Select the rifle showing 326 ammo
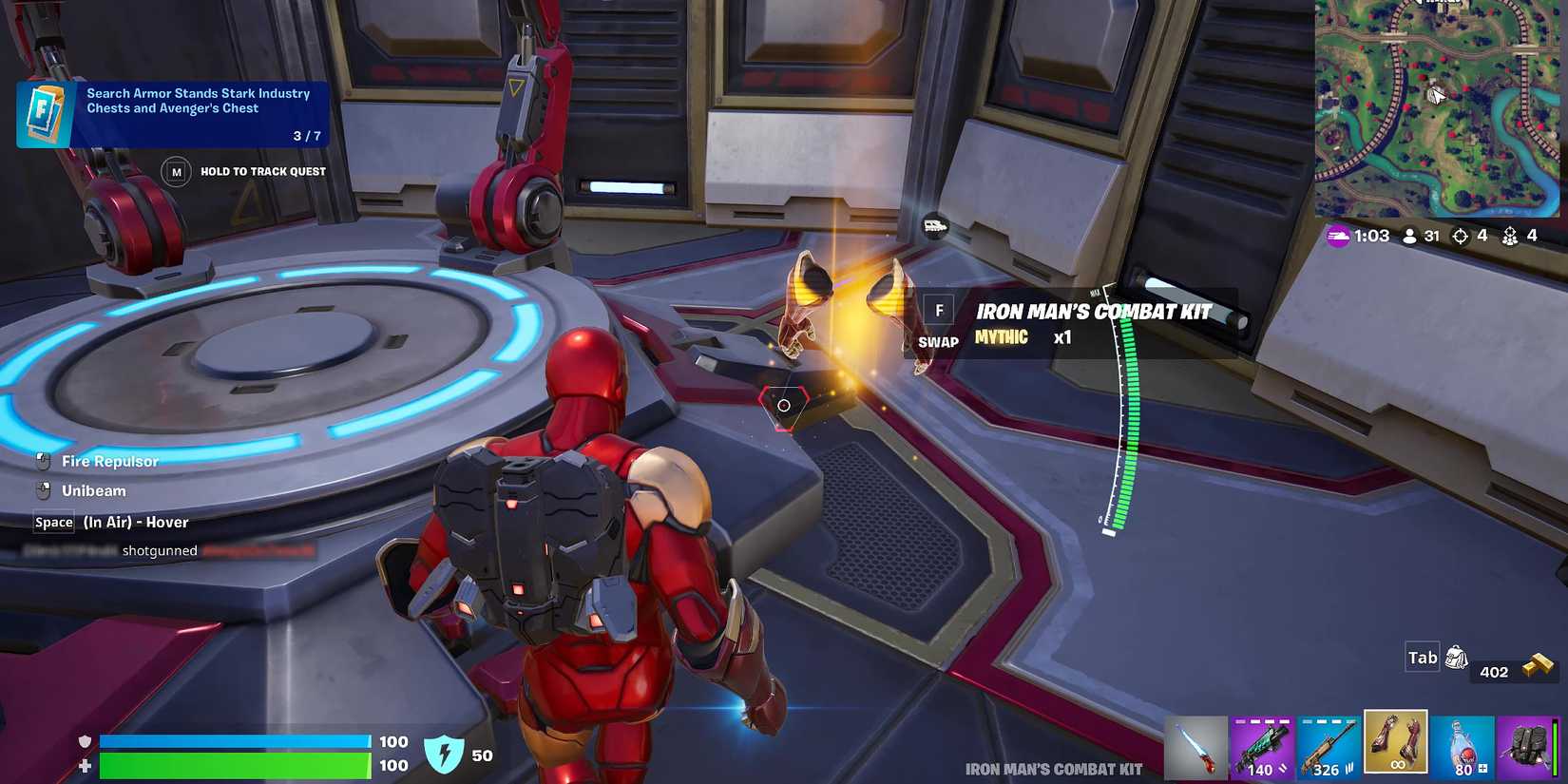Viewport: 1568px width, 784px height. coord(1329,745)
